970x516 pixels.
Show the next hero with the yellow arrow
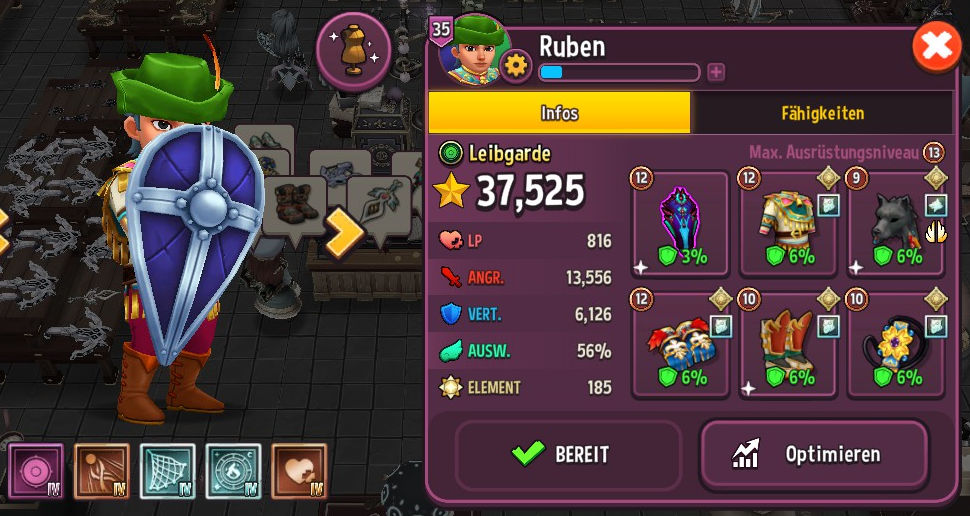pyautogui.click(x=346, y=230)
